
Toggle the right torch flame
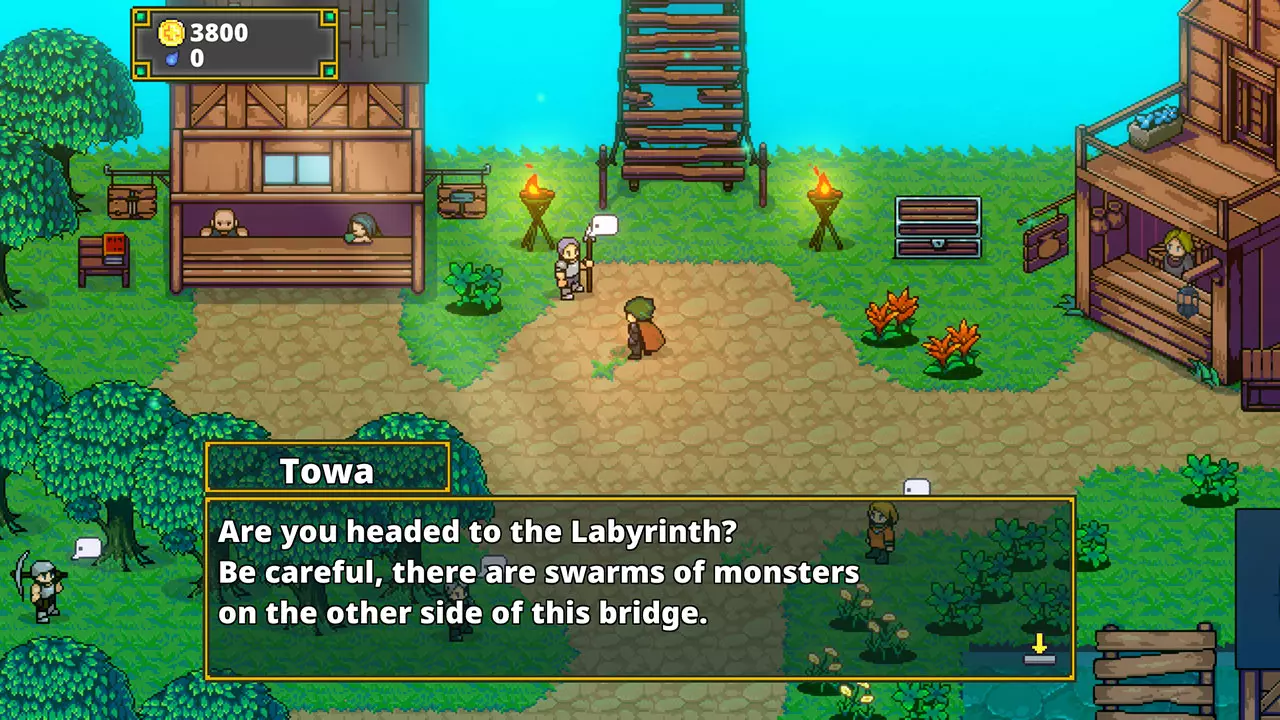823,185
